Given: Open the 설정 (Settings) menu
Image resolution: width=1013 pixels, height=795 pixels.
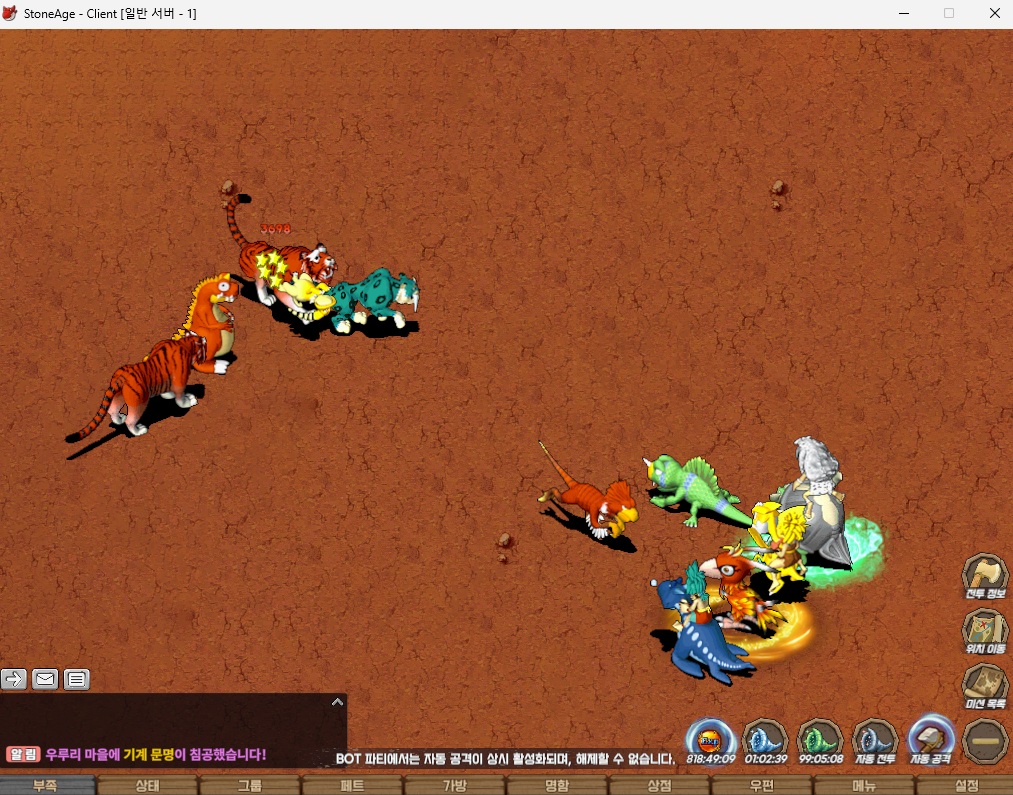Looking at the screenshot, I should tap(966, 786).
